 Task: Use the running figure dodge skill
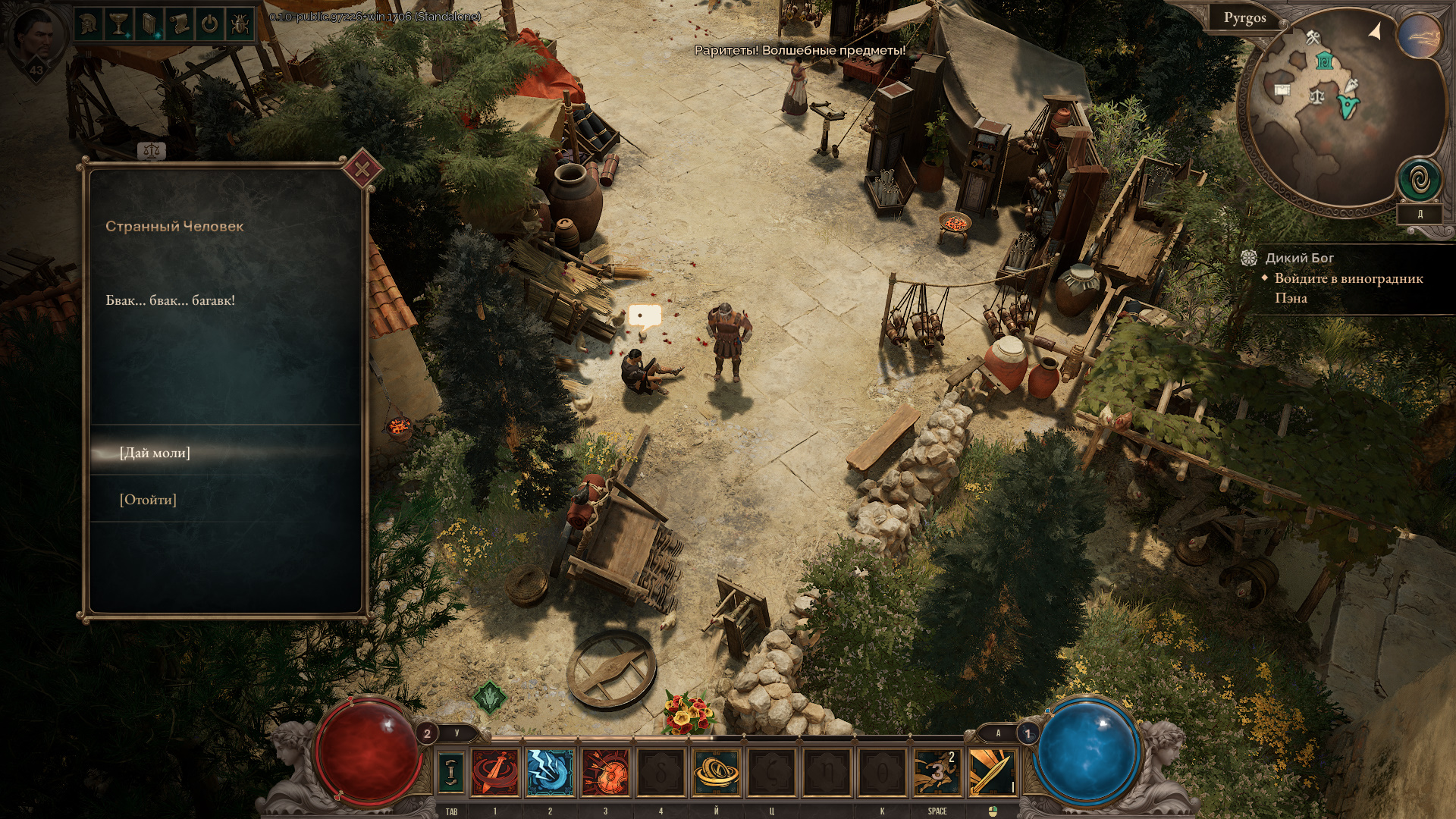pos(937,772)
